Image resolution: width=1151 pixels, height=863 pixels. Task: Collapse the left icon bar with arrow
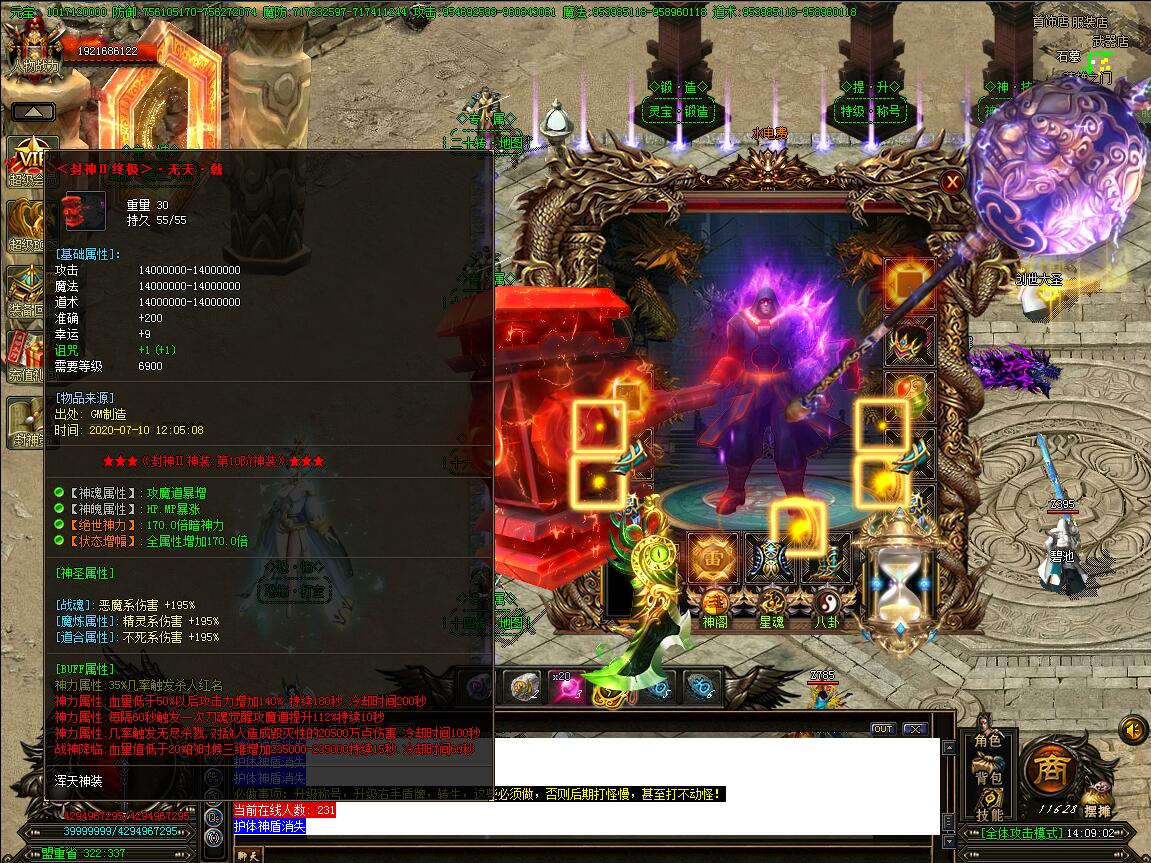[x=33, y=111]
